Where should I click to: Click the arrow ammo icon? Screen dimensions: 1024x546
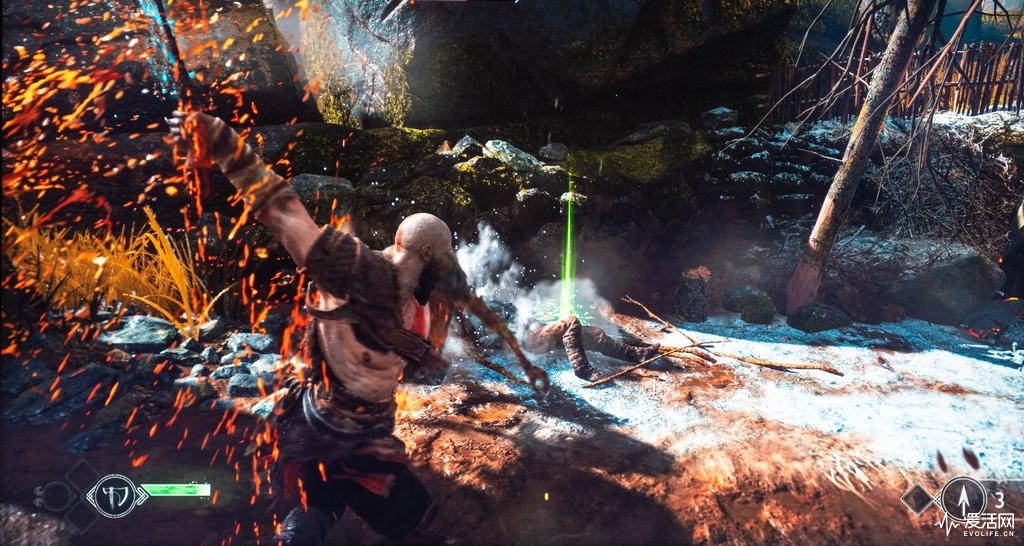coord(963,497)
